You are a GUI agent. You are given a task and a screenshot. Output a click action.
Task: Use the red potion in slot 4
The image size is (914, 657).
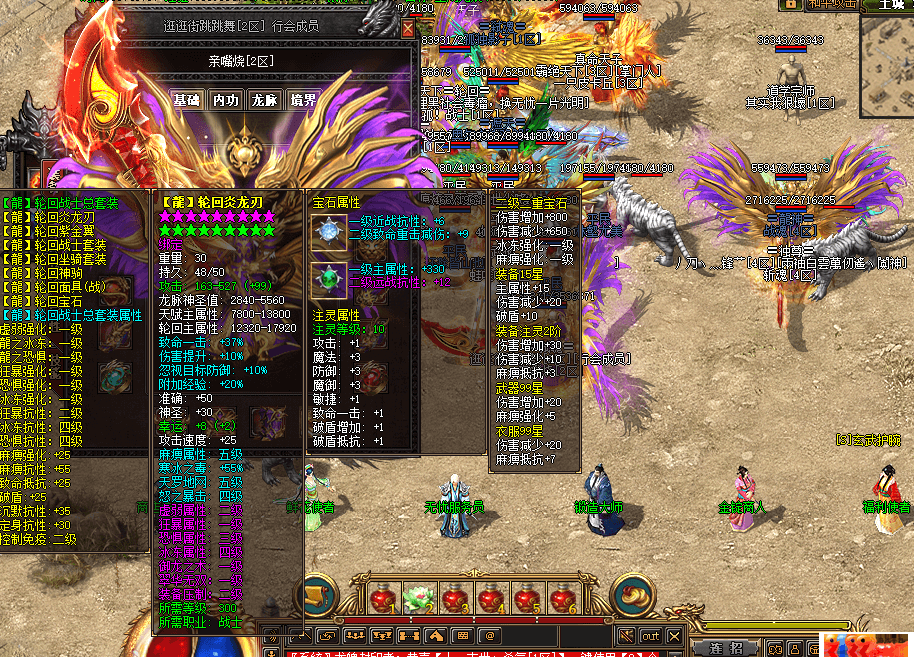490,599
